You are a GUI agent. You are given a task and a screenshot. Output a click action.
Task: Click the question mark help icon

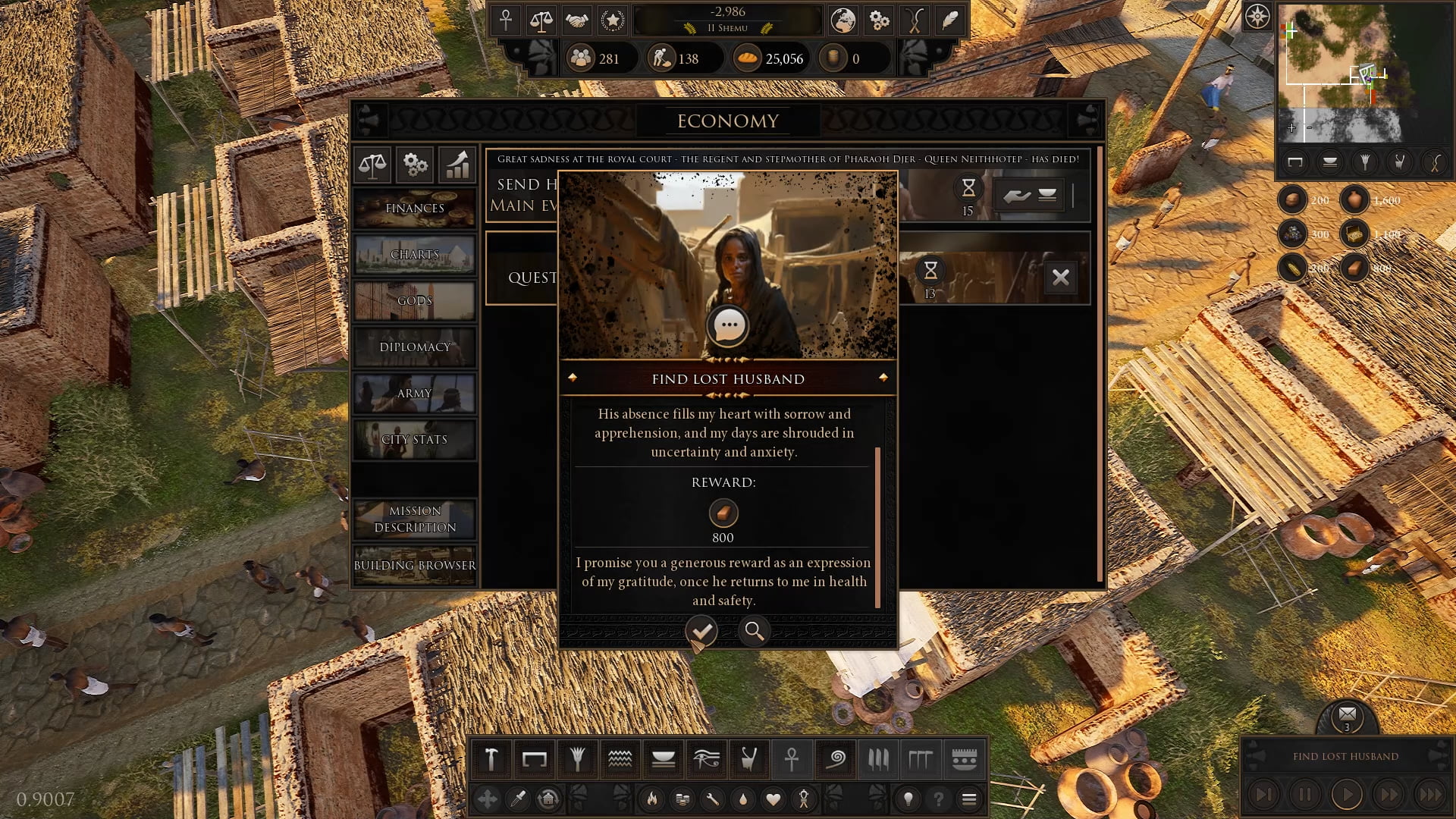point(938,799)
